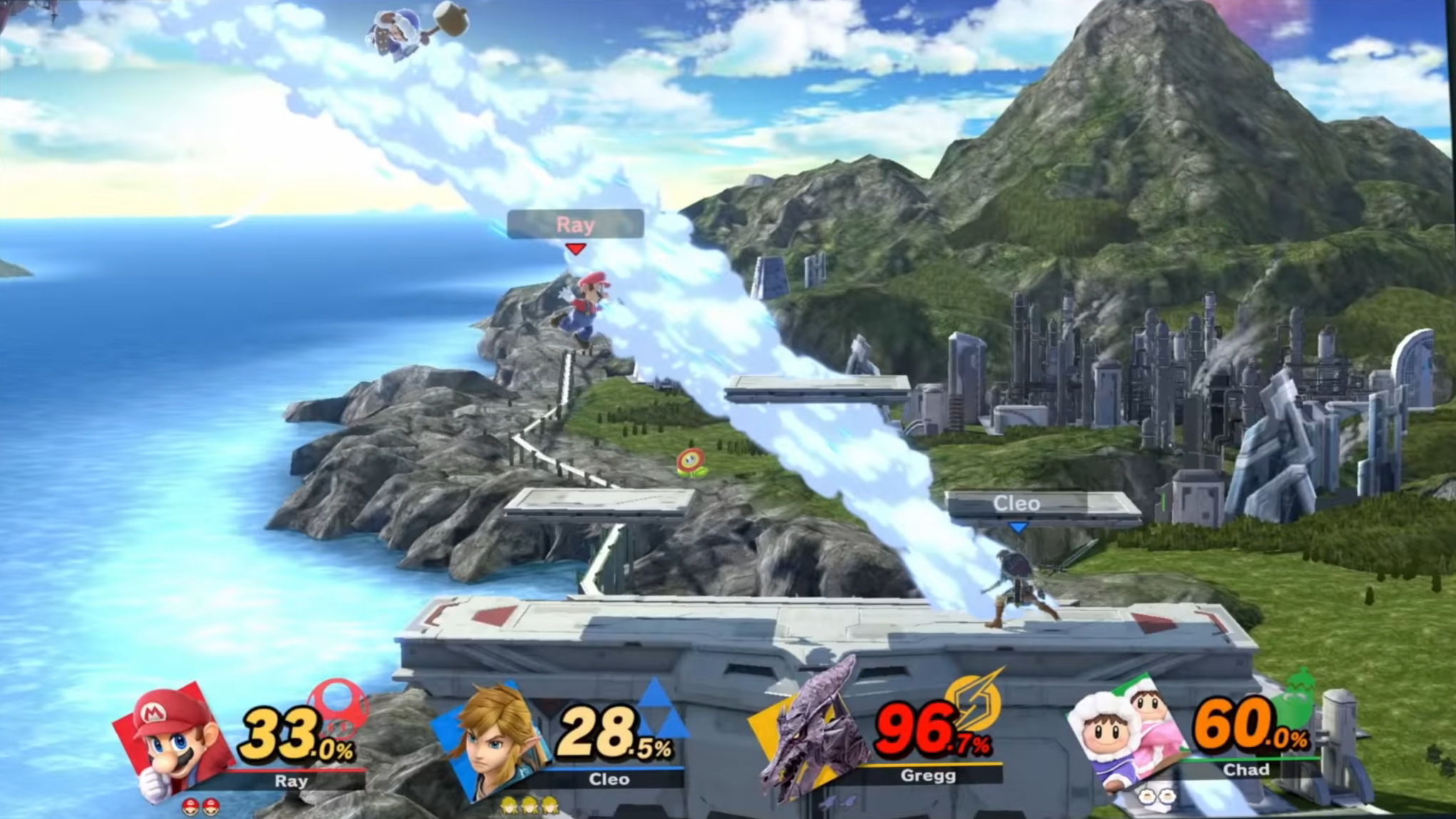Click the red Ray name tag

point(575,225)
